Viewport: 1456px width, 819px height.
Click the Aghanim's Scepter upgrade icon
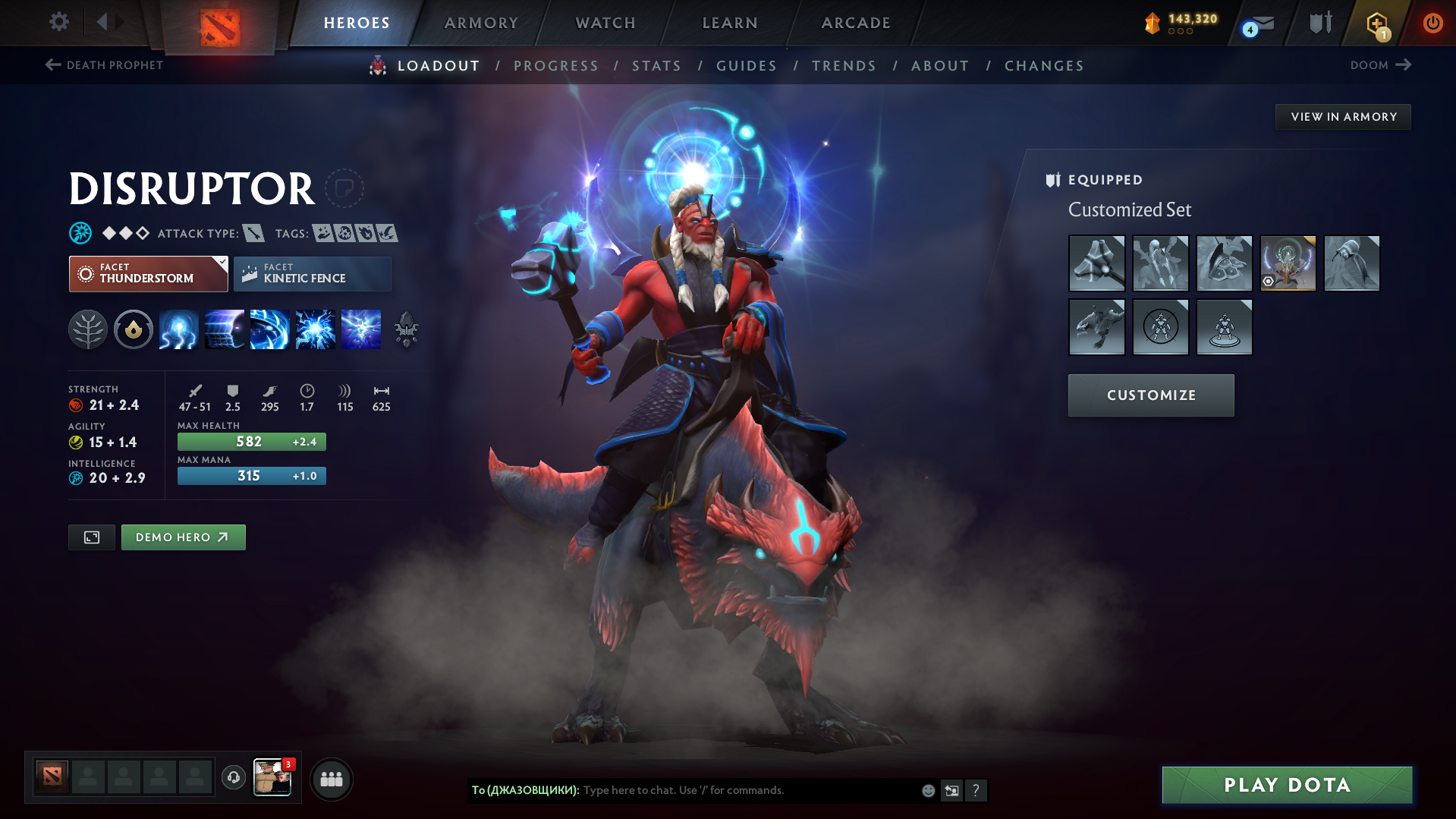[406, 329]
